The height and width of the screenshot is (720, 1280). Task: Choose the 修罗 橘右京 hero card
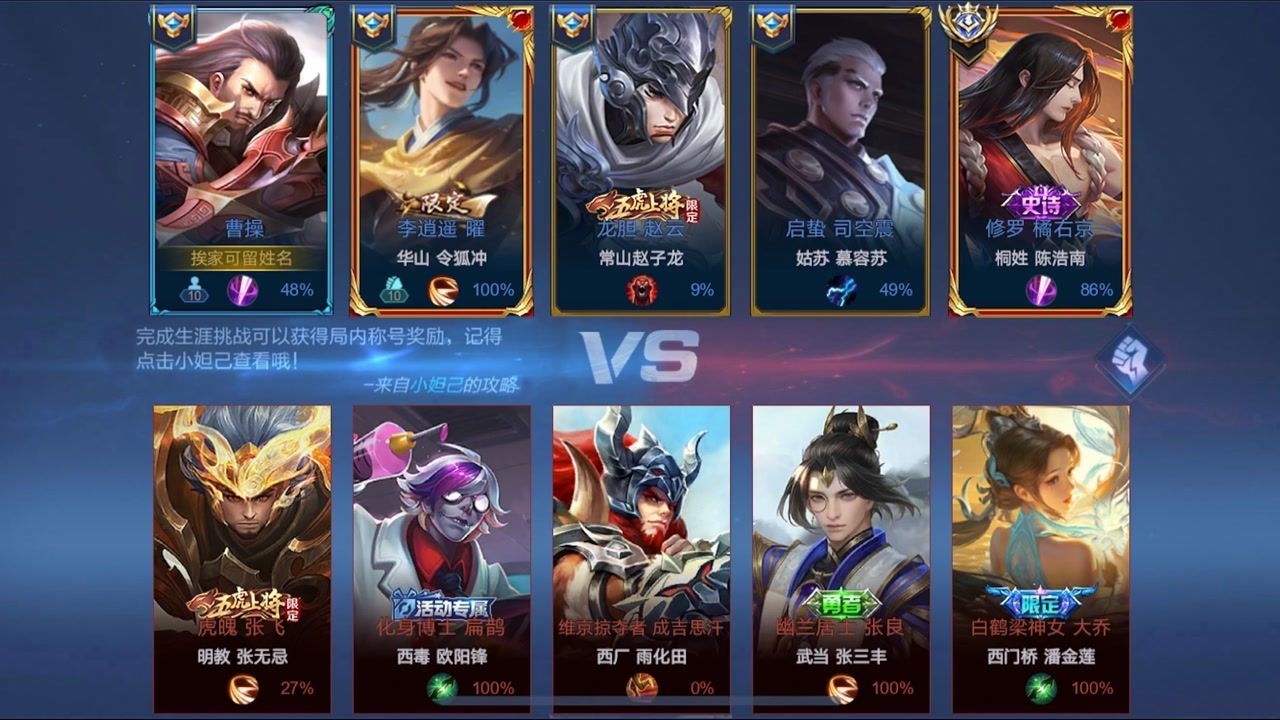click(1041, 160)
